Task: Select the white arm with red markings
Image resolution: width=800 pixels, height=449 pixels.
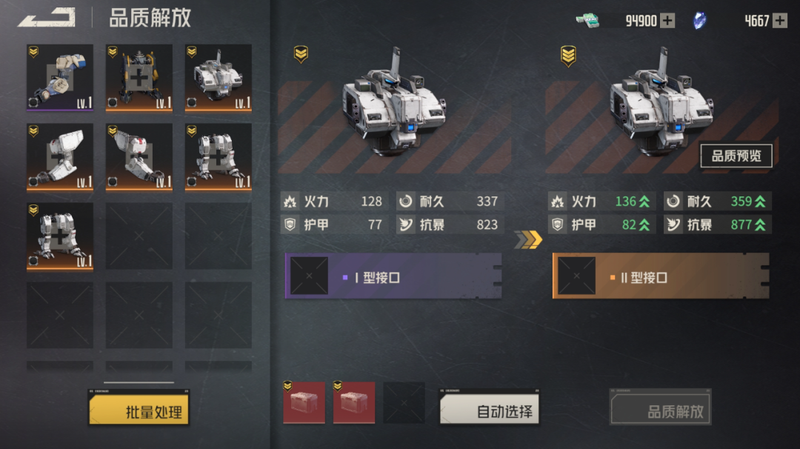Action: (139, 156)
